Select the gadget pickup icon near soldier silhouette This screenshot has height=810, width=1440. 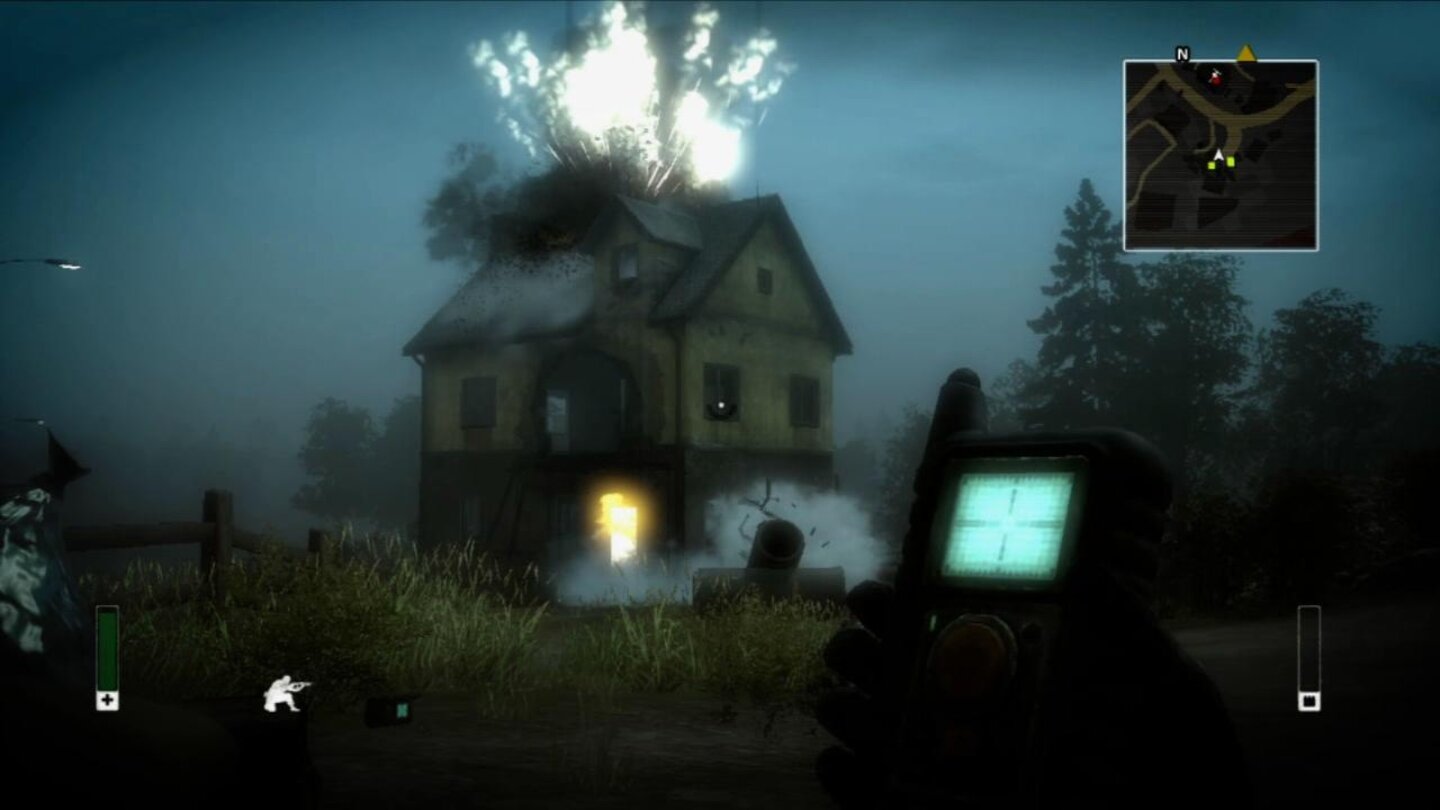point(389,709)
